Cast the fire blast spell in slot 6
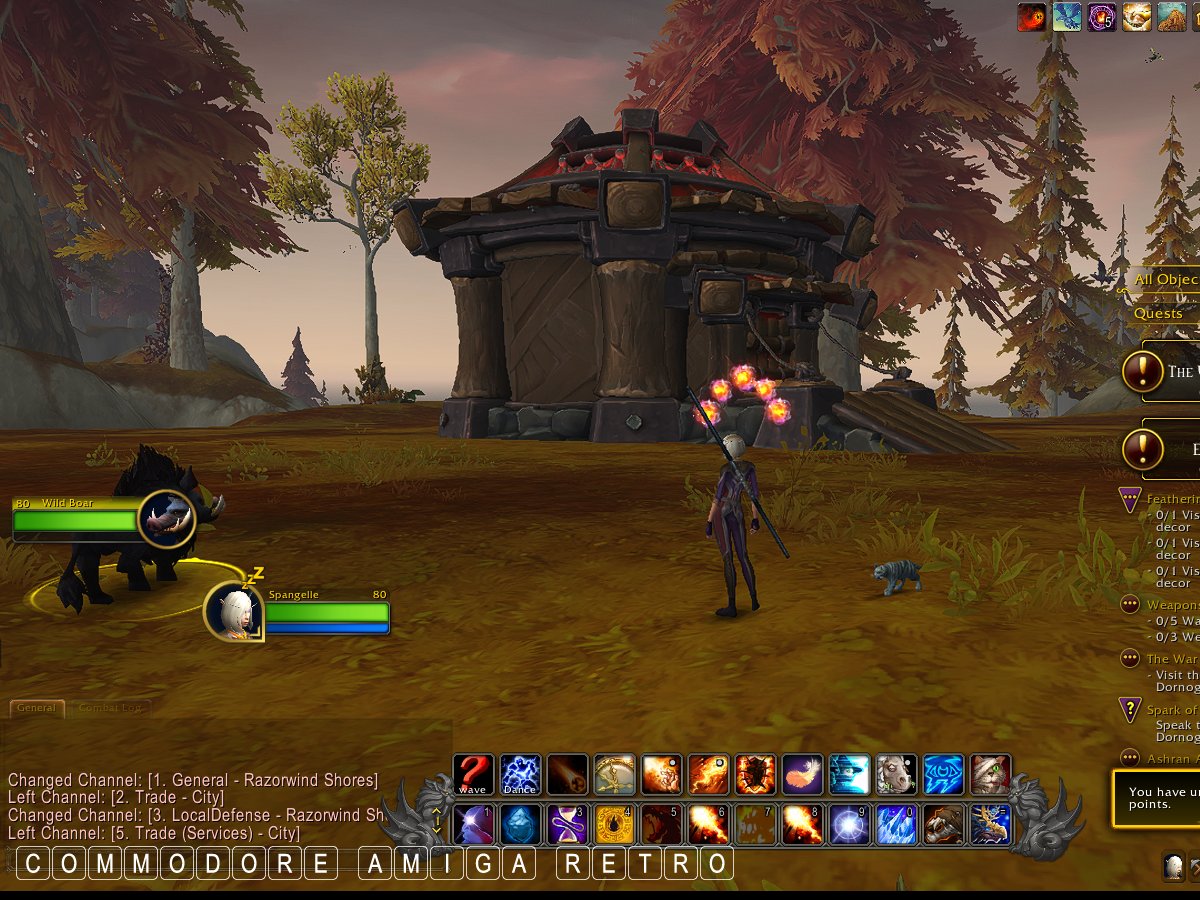 (708, 825)
